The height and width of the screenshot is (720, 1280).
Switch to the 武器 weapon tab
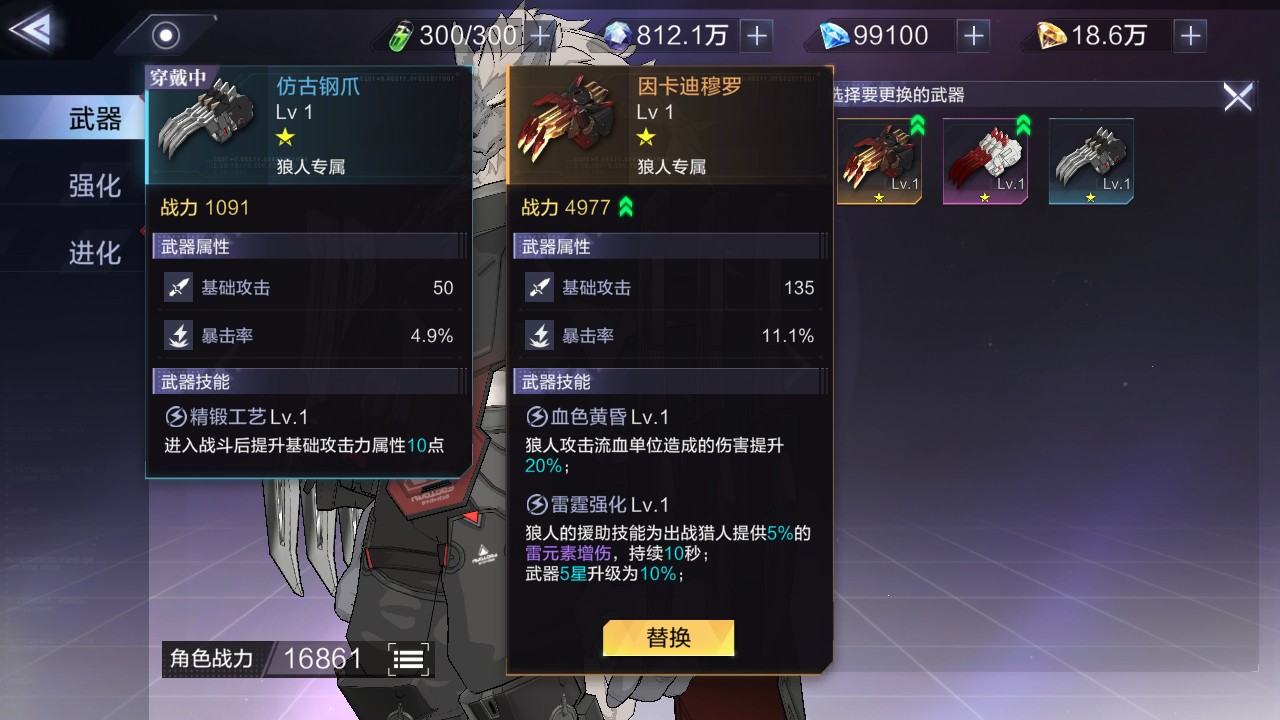[94, 120]
